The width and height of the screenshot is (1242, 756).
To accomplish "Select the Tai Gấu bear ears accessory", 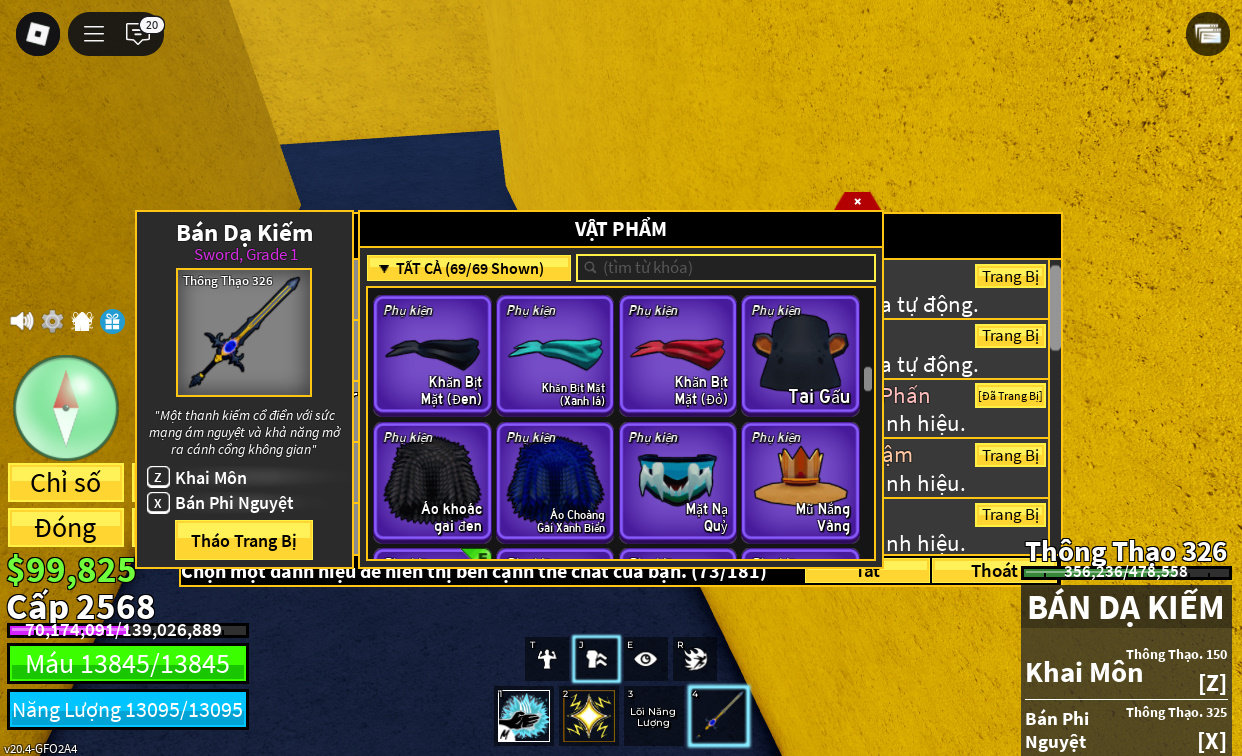I will pyautogui.click(x=800, y=354).
